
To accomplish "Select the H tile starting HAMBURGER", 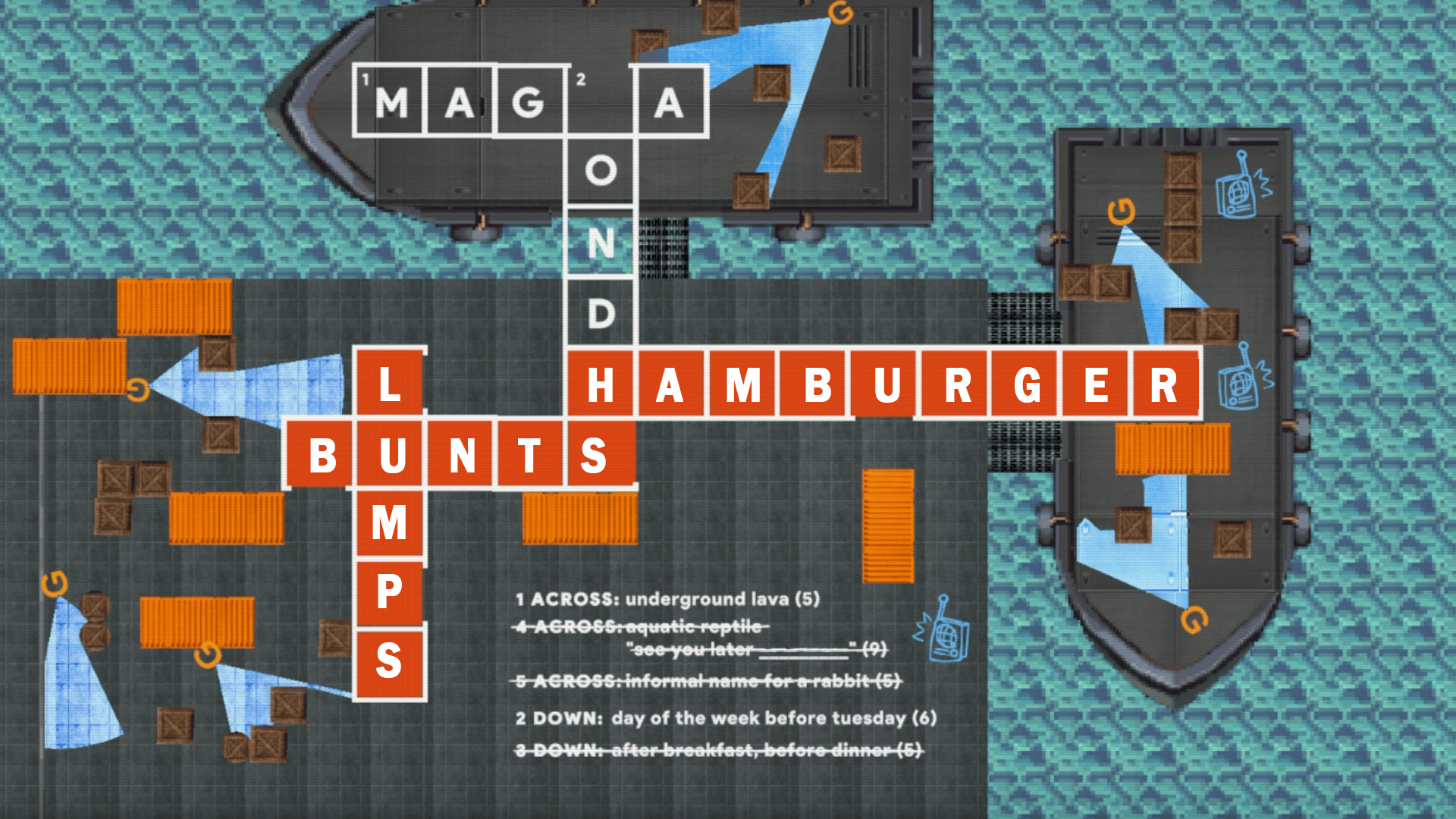I will click(x=601, y=385).
